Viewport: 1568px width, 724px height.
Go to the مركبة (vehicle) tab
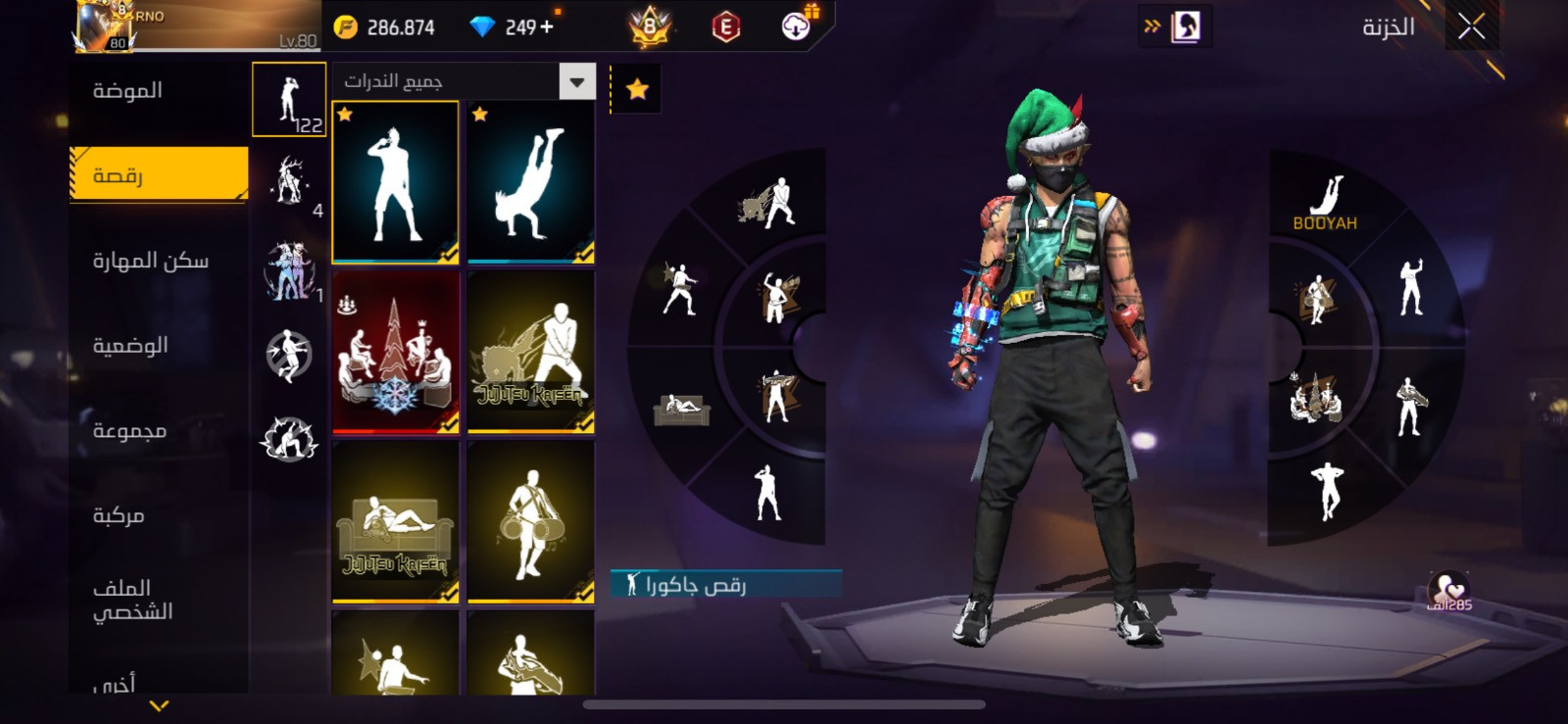tap(119, 515)
